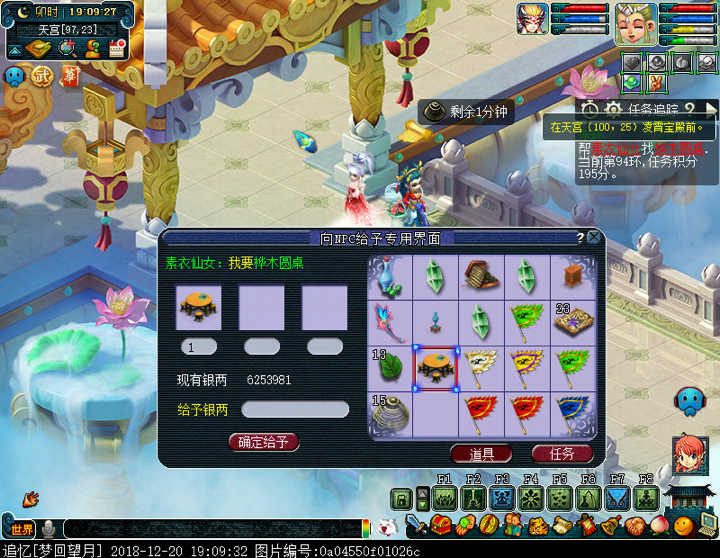Pick the stack of 13 green leaves
The width and height of the screenshot is (720, 558).
pyautogui.click(x=390, y=368)
